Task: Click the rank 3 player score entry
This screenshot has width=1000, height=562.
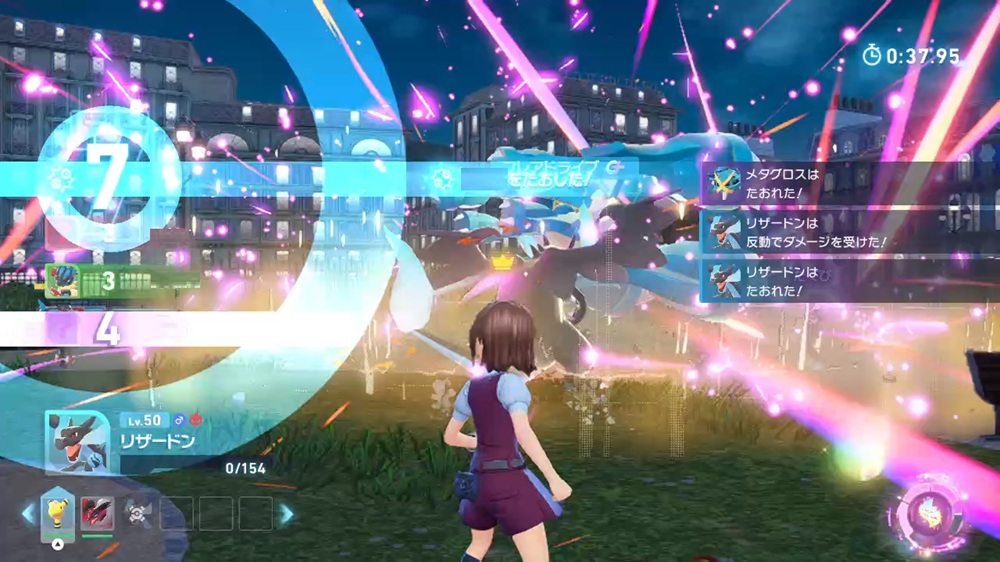Action: tap(115, 279)
